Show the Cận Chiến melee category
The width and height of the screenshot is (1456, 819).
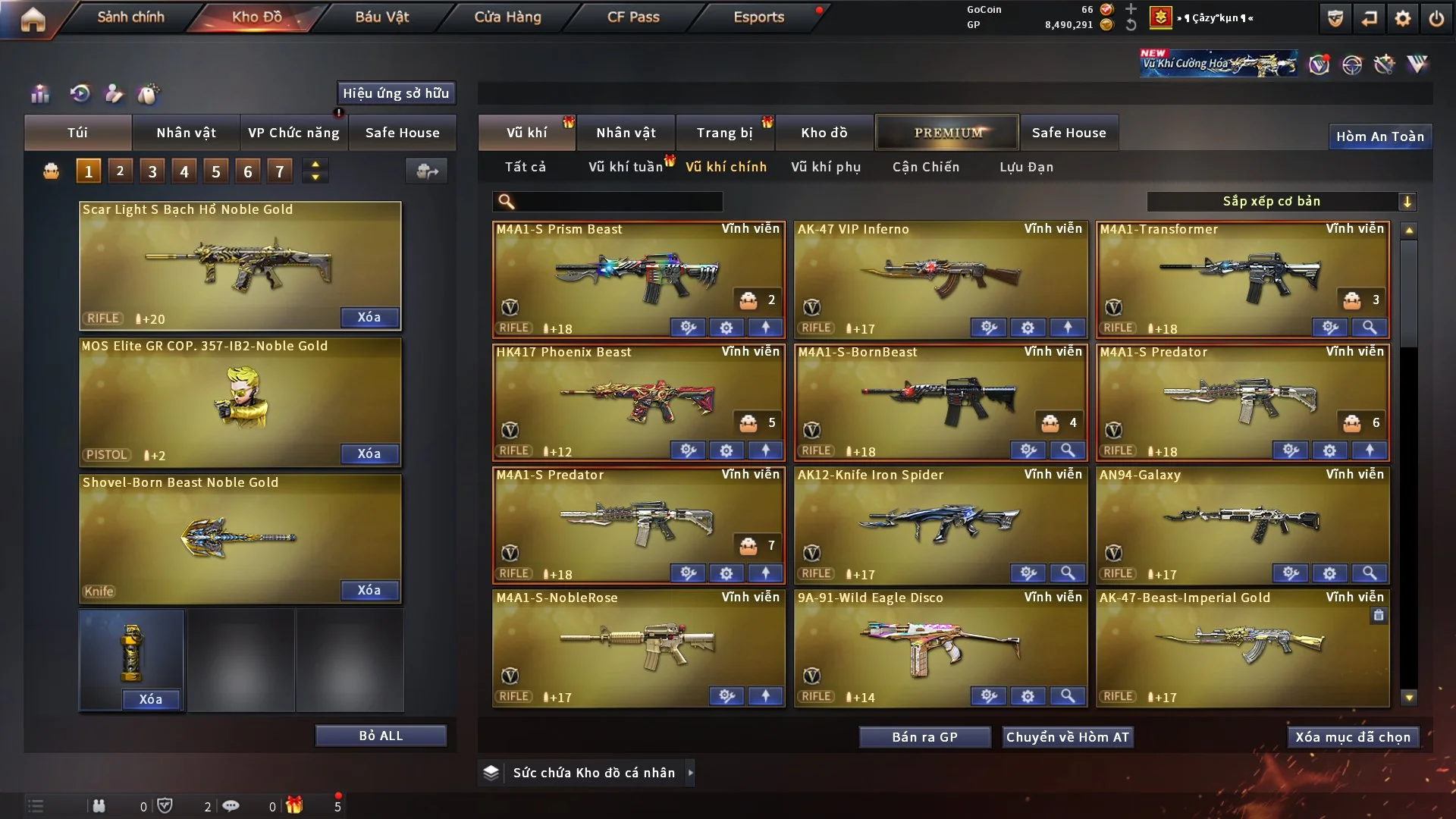926,167
